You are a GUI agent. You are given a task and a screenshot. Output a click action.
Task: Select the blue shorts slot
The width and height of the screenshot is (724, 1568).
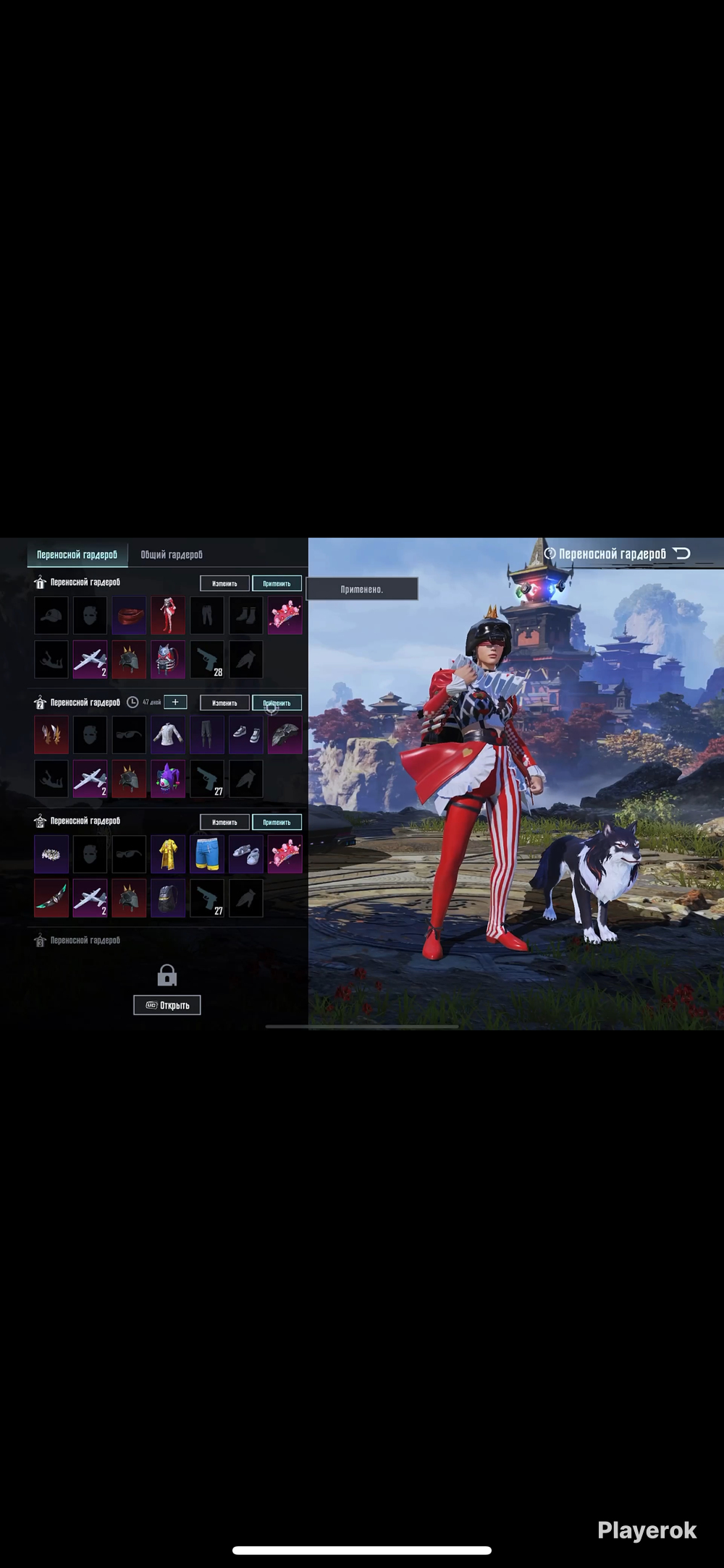click(x=207, y=854)
